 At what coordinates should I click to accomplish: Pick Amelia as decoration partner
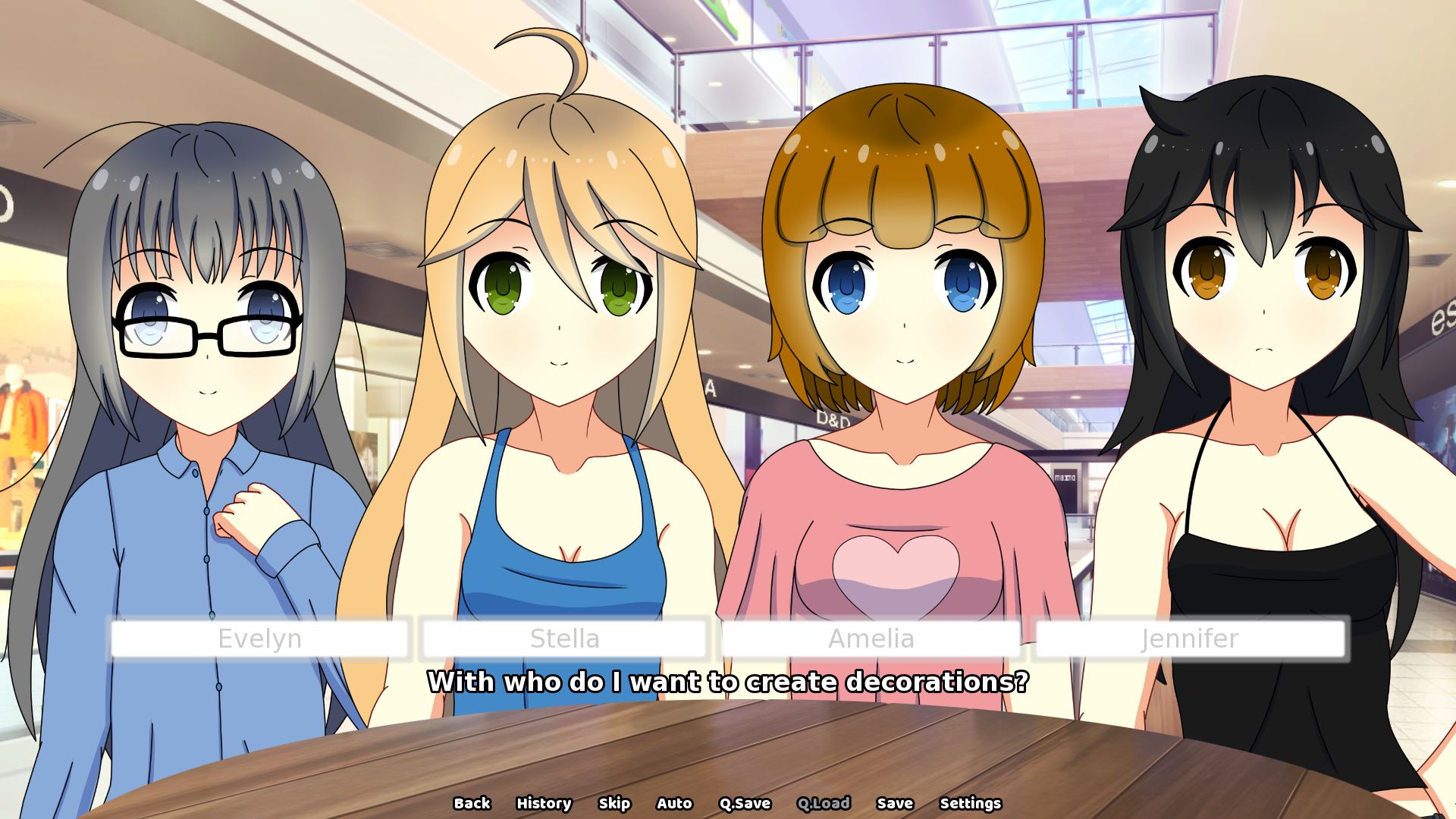pyautogui.click(x=871, y=639)
